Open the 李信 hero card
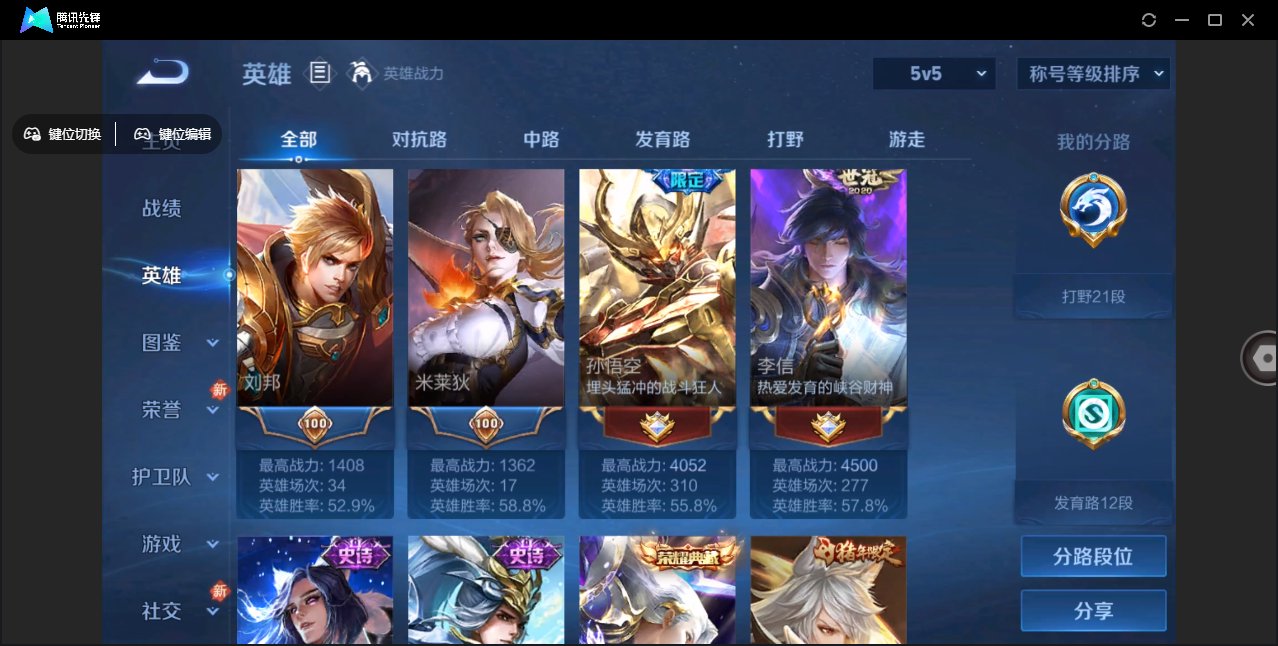Screen dimensions: 1278x646 point(828,290)
